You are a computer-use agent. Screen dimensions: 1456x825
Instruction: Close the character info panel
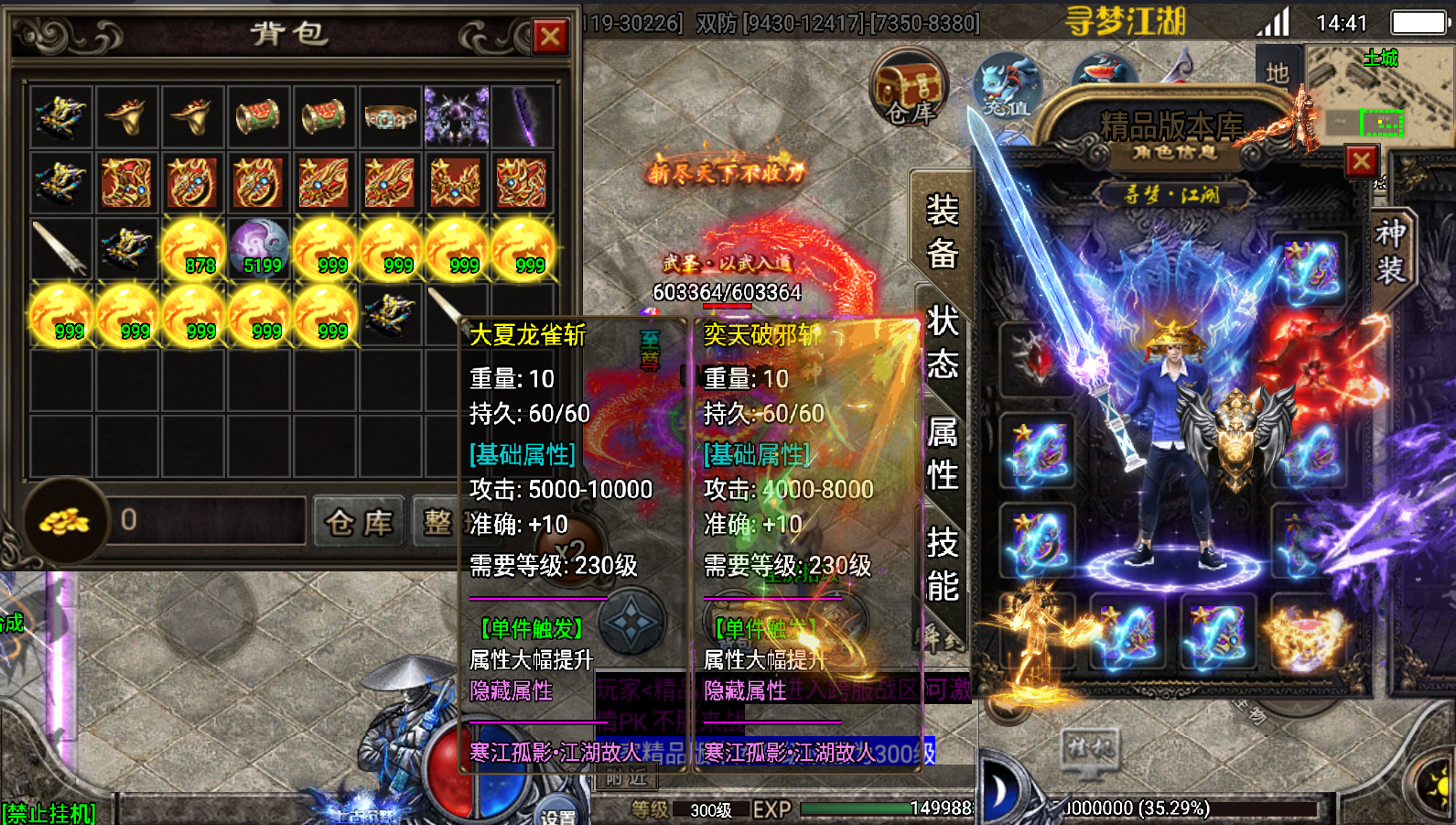pyautogui.click(x=1361, y=162)
